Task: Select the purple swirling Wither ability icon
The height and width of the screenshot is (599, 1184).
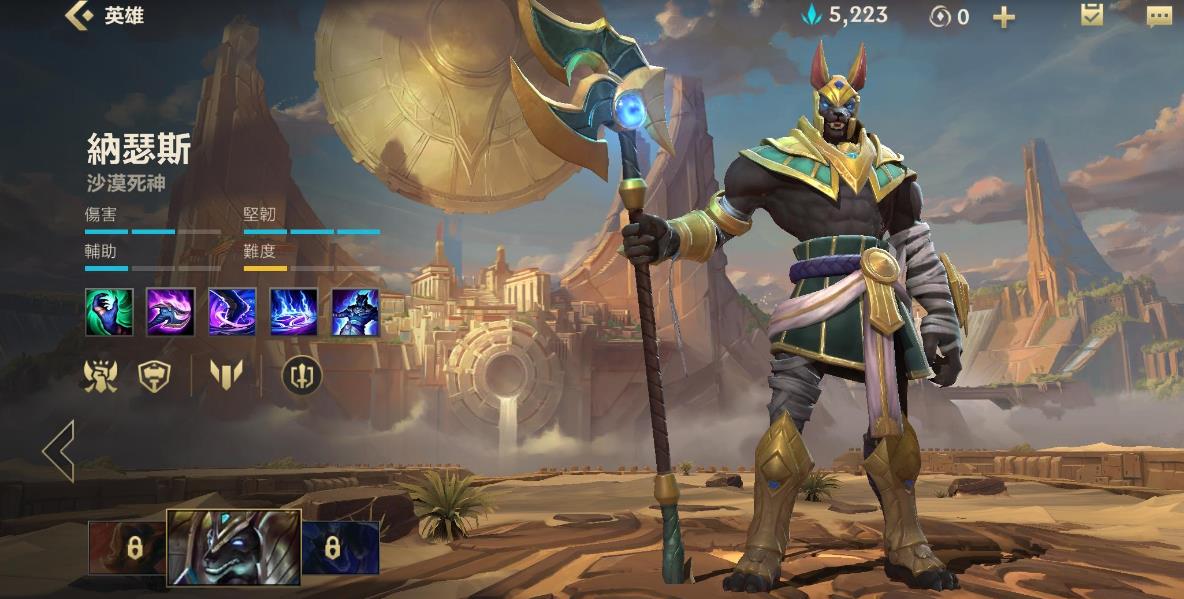Action: (x=232, y=311)
